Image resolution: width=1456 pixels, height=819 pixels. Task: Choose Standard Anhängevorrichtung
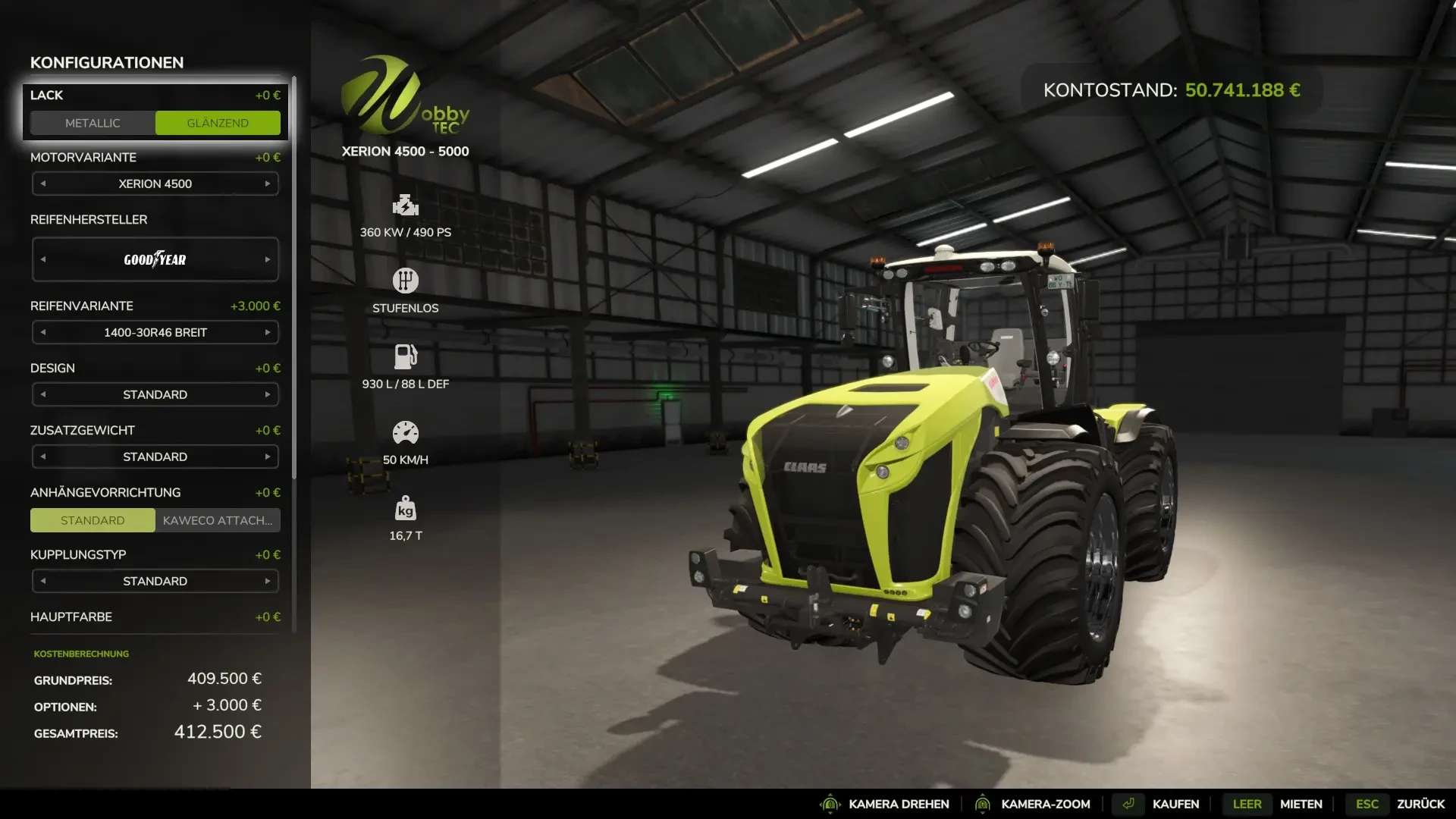point(93,520)
